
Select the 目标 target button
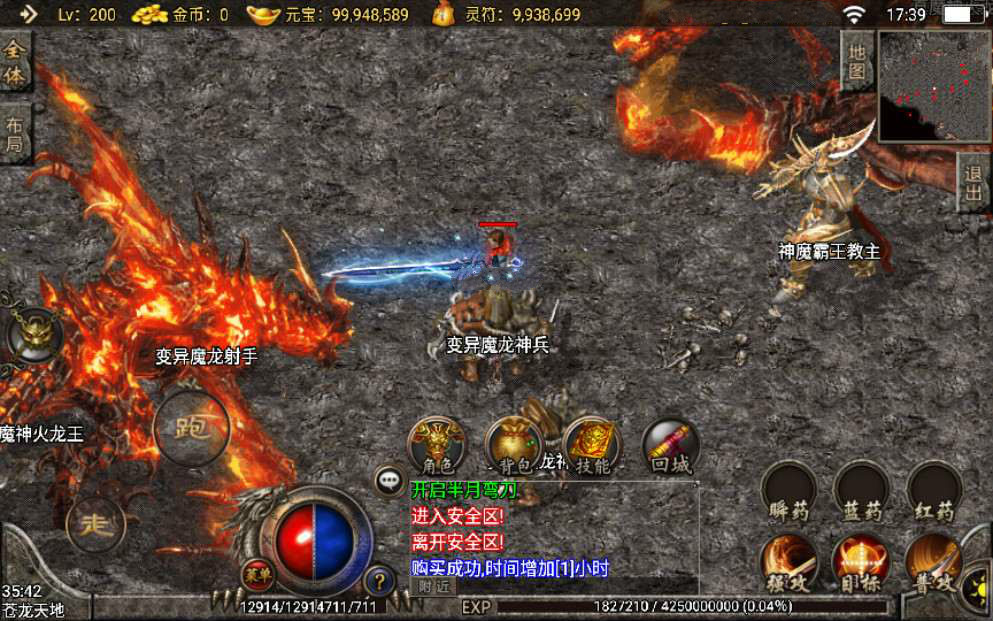click(861, 563)
